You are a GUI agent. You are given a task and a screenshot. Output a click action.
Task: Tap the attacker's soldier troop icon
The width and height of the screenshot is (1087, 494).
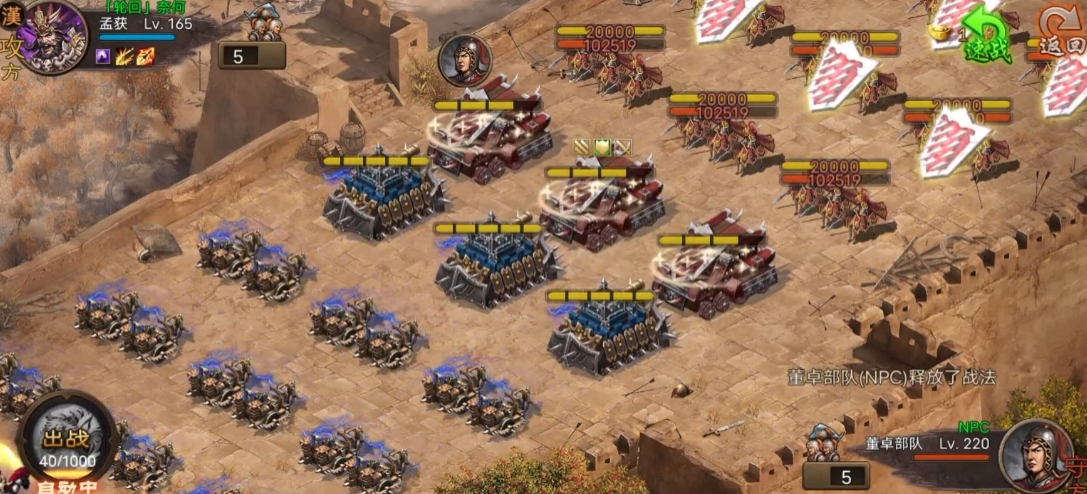[x=265, y=21]
